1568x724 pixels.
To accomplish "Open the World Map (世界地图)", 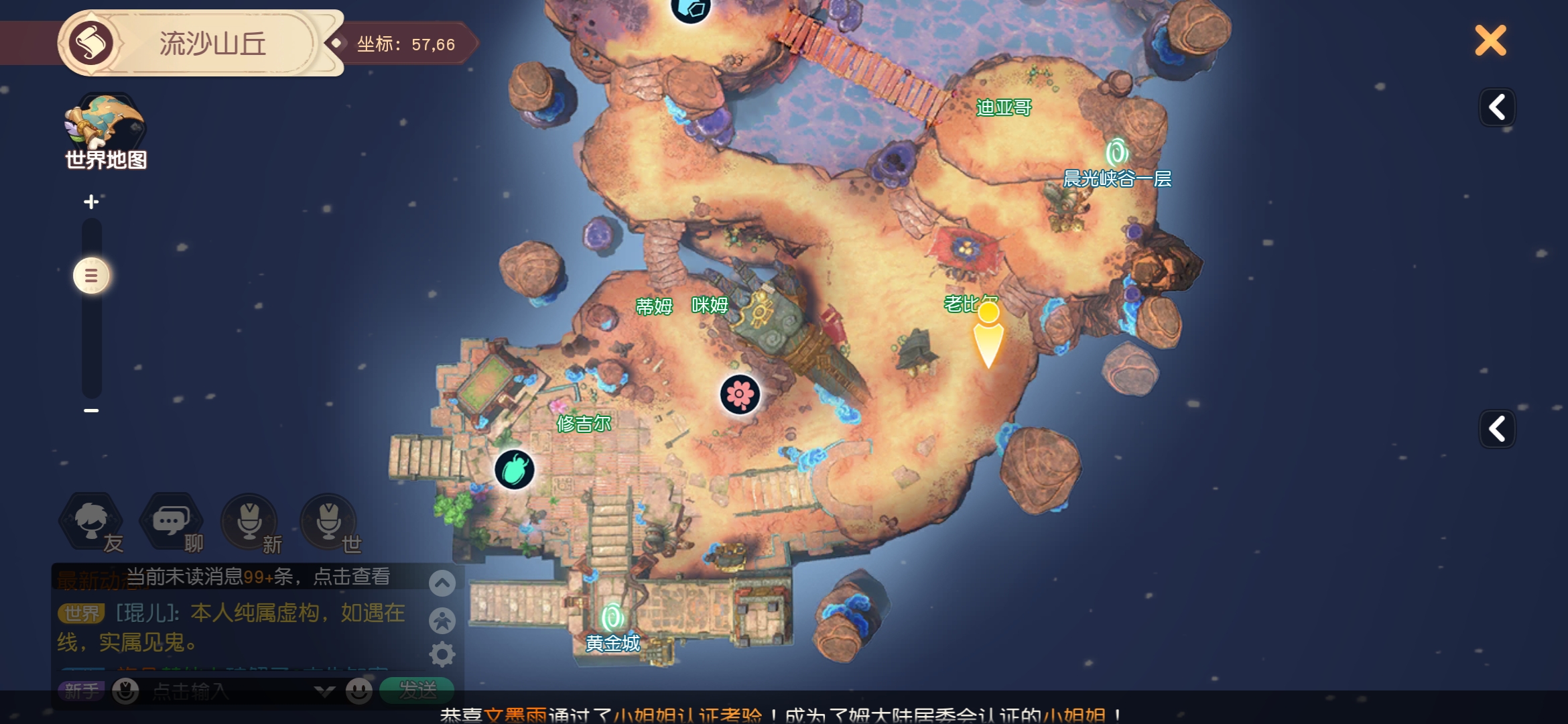I will coord(105,132).
